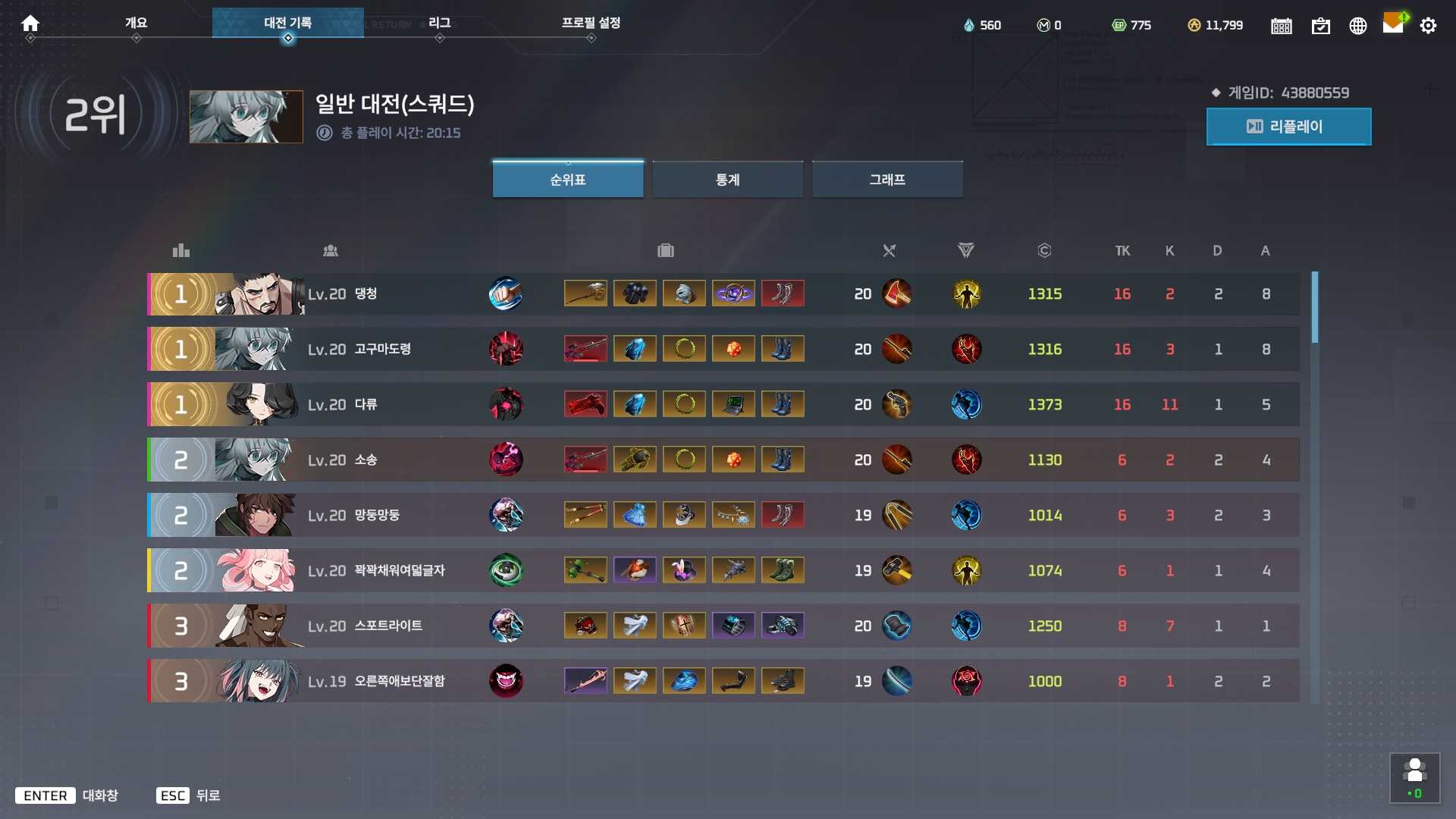Open the calendar events icon
1456x819 pixels.
(x=1281, y=25)
